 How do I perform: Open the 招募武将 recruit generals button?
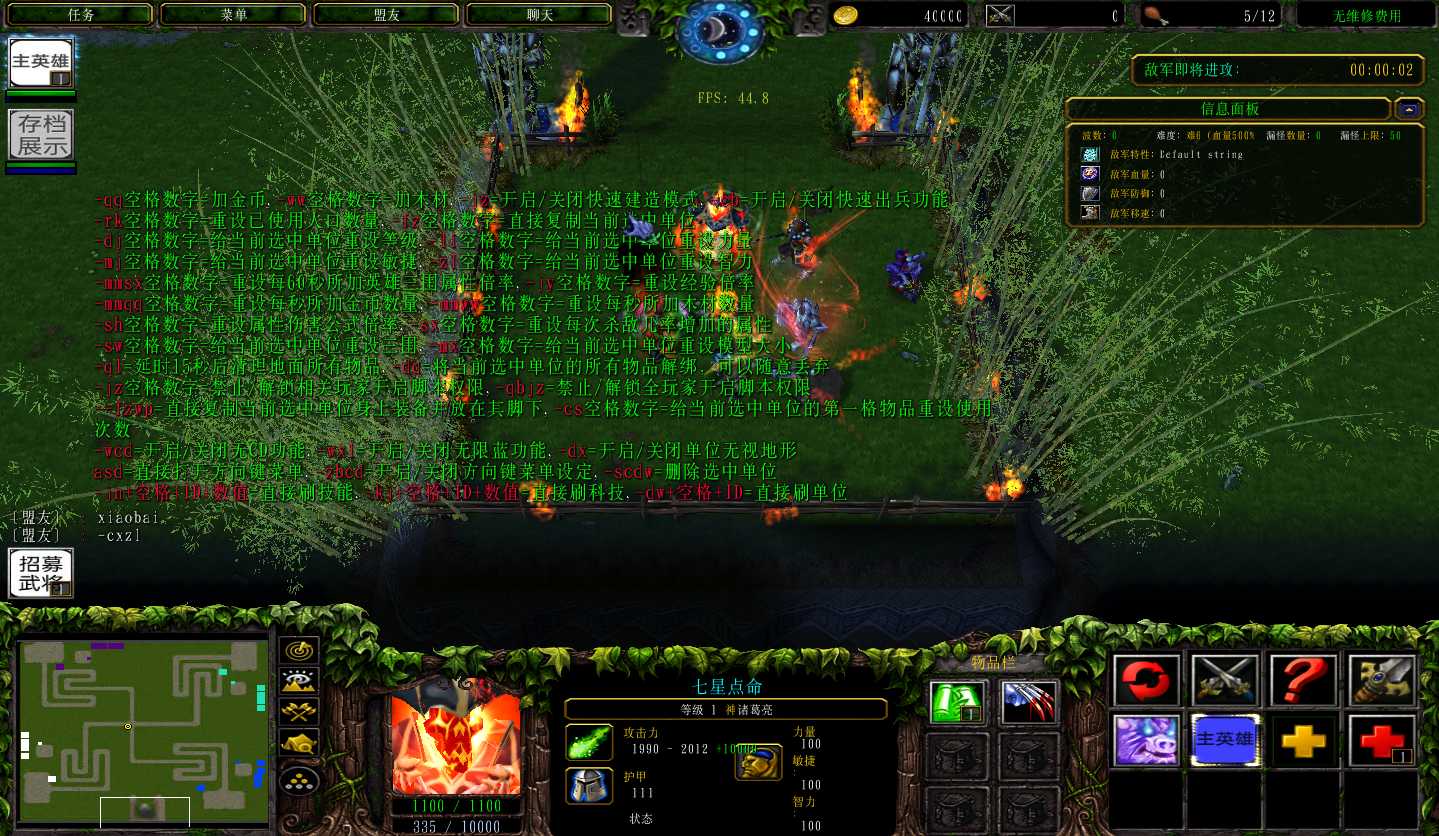coord(41,573)
